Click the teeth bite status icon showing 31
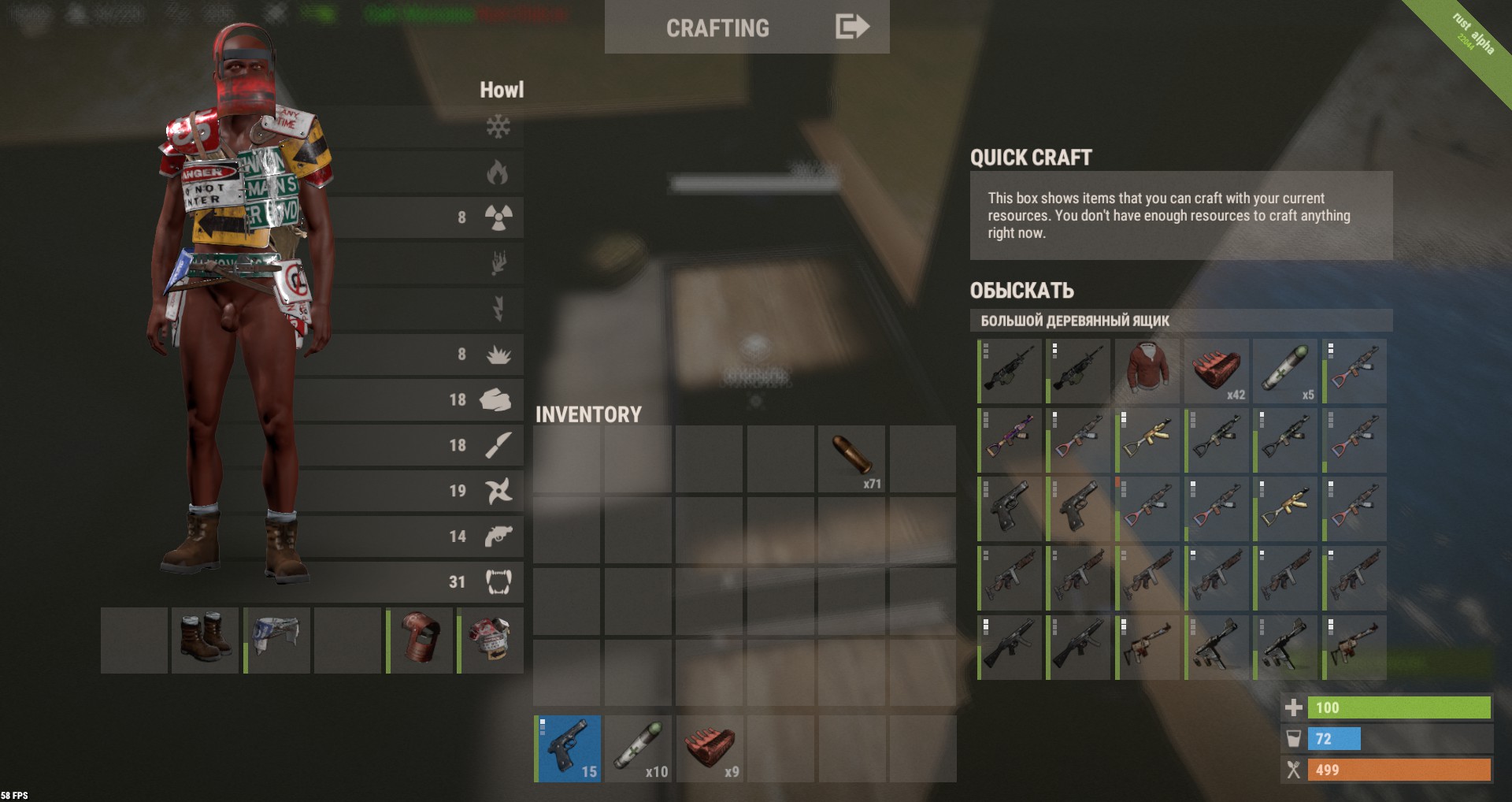The width and height of the screenshot is (1512, 802). (498, 582)
